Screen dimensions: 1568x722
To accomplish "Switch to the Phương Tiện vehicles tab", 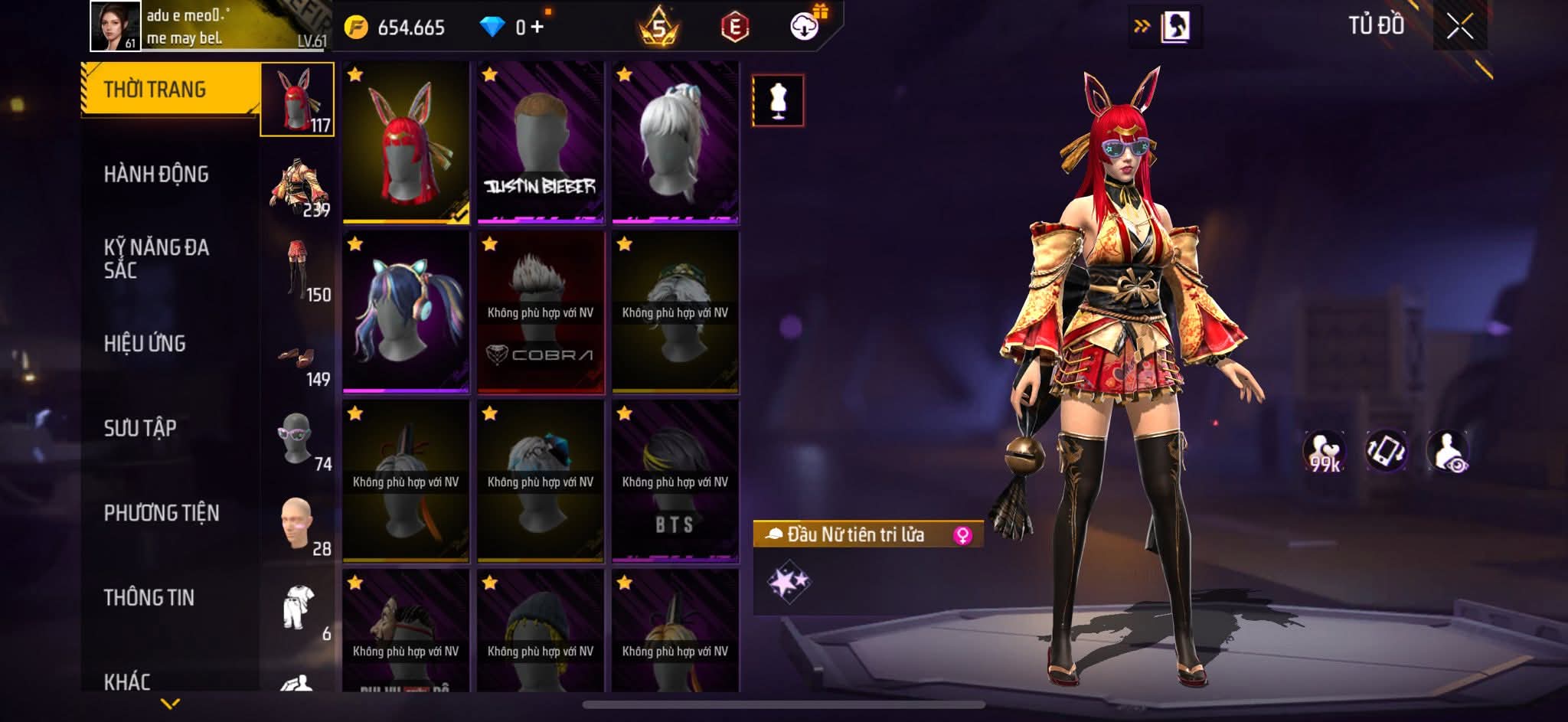I will (x=162, y=513).
